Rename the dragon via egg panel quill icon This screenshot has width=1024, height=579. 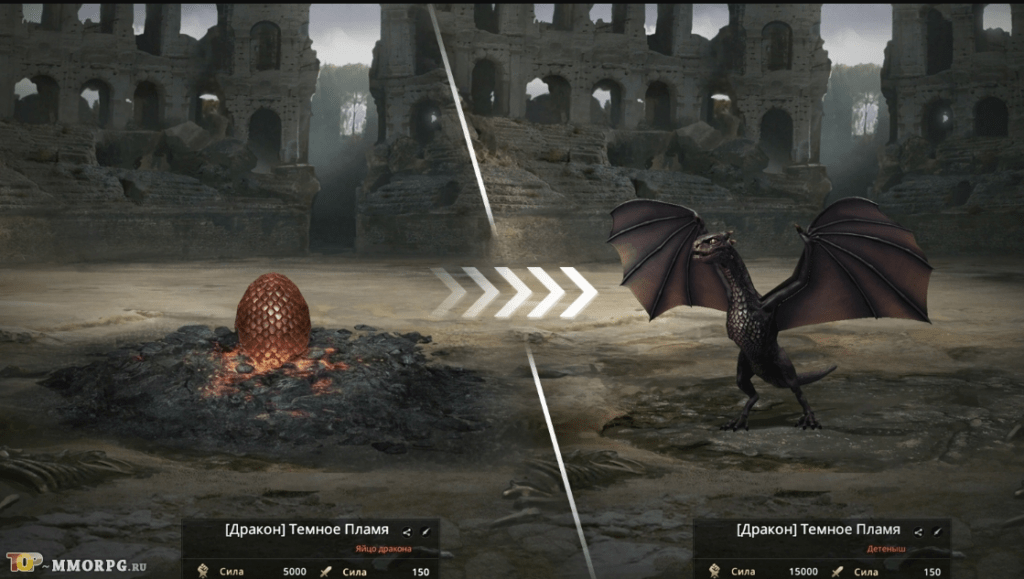[x=425, y=531]
